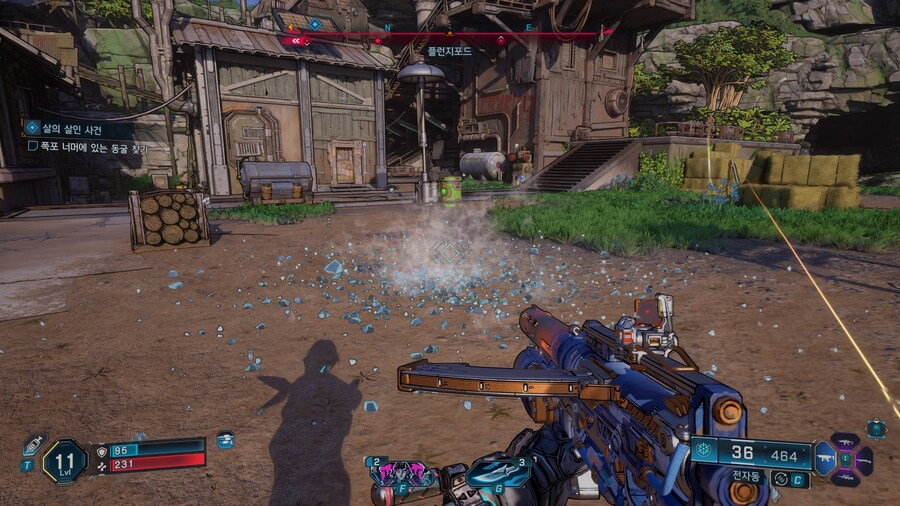Viewport: 900px width, 506px height.
Task: Use the repair kit syringe icon
Action: pyautogui.click(x=33, y=445)
